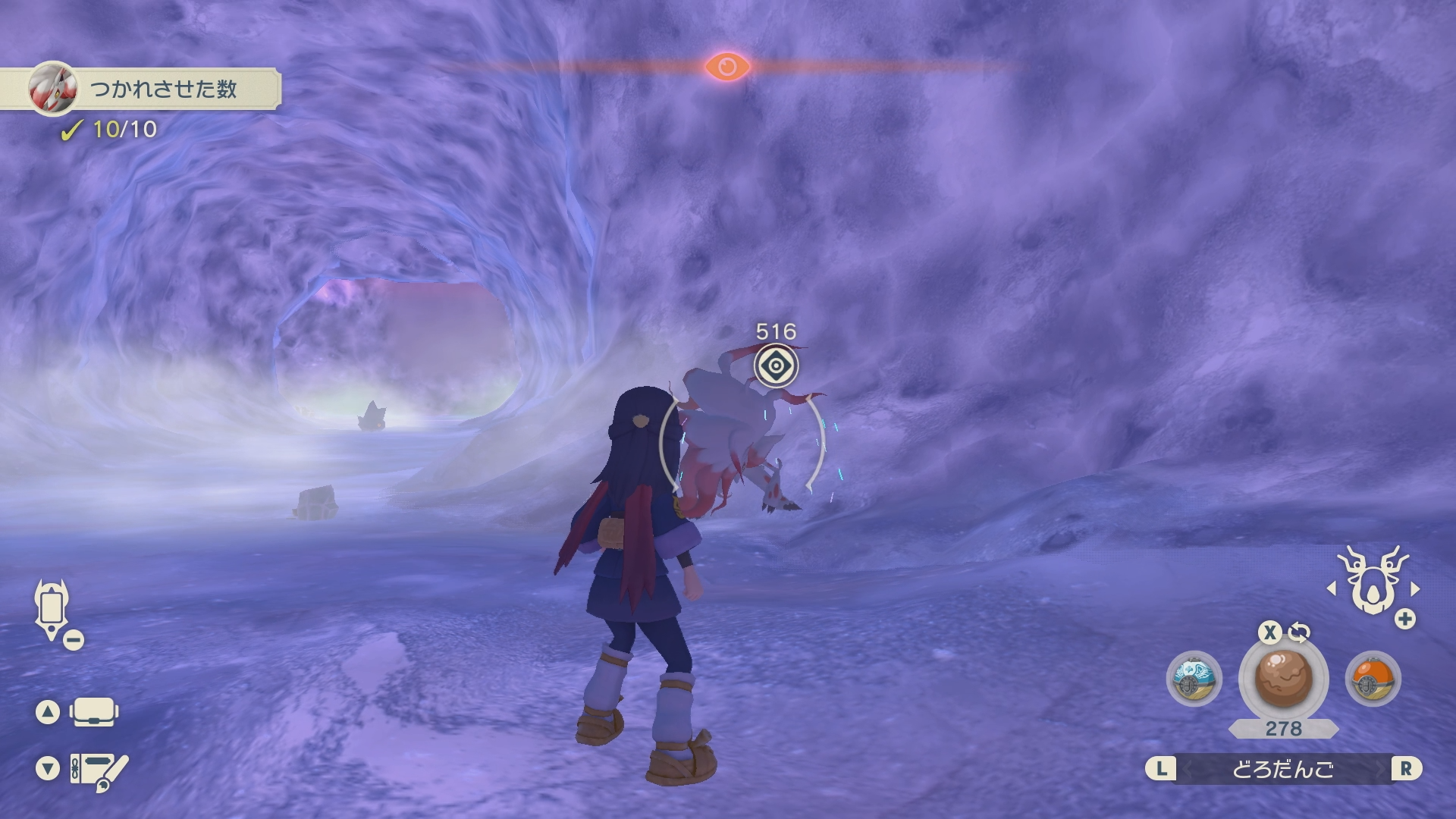Open the satchel bag icon
This screenshot has width=1456, height=819.
93,713
